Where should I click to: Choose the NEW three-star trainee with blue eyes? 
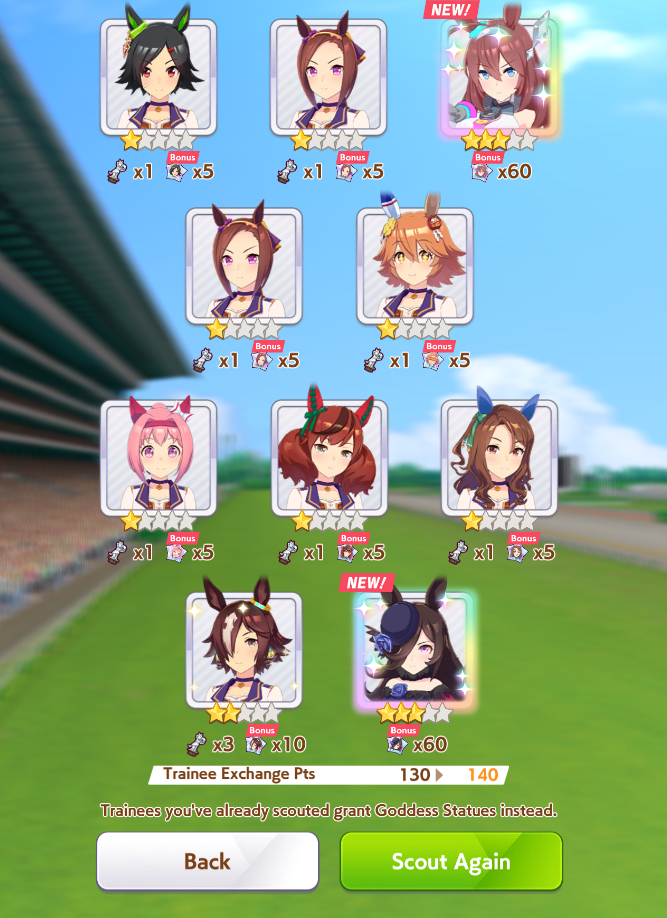click(x=499, y=78)
